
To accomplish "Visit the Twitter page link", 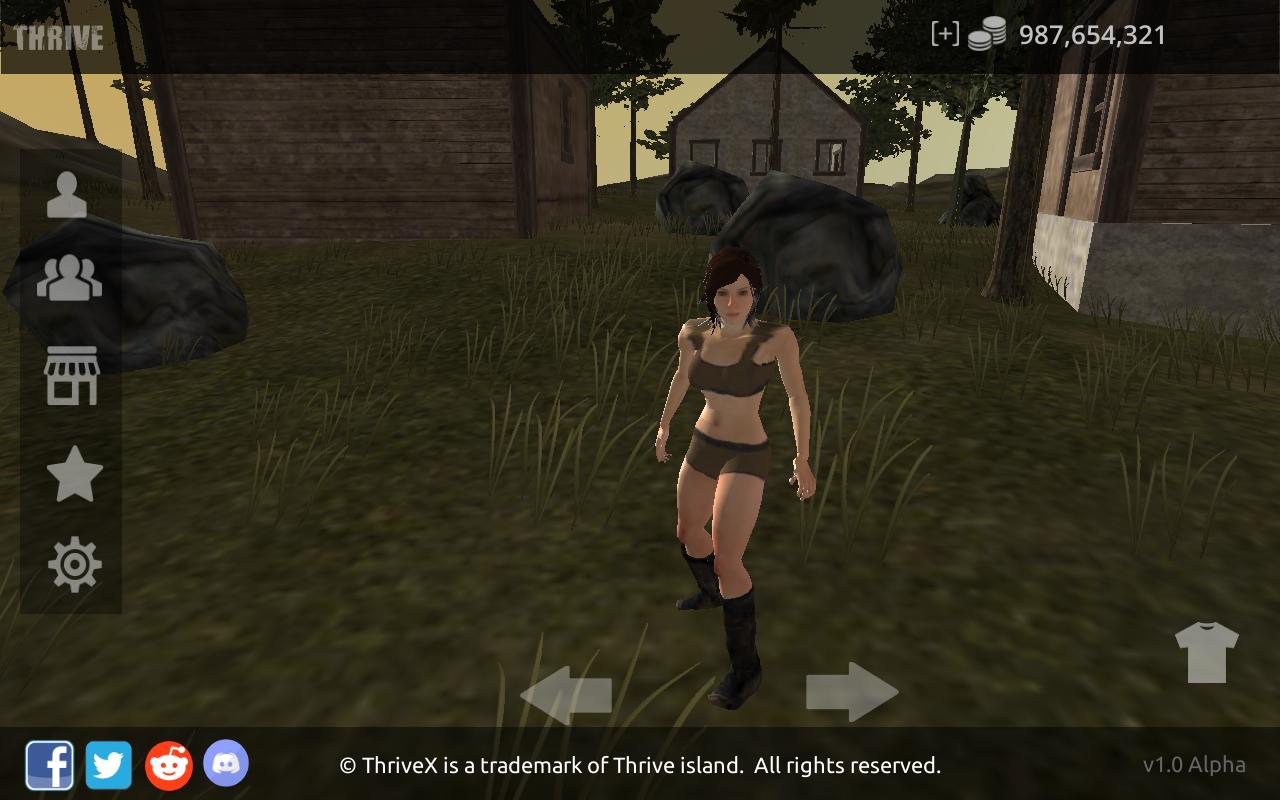I will coord(108,766).
